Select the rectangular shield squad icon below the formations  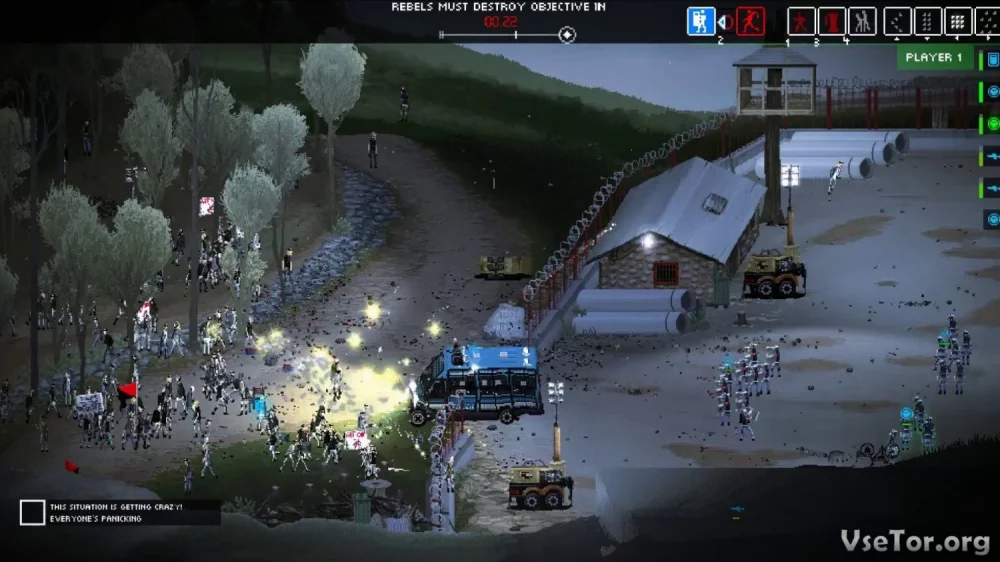coord(992,60)
